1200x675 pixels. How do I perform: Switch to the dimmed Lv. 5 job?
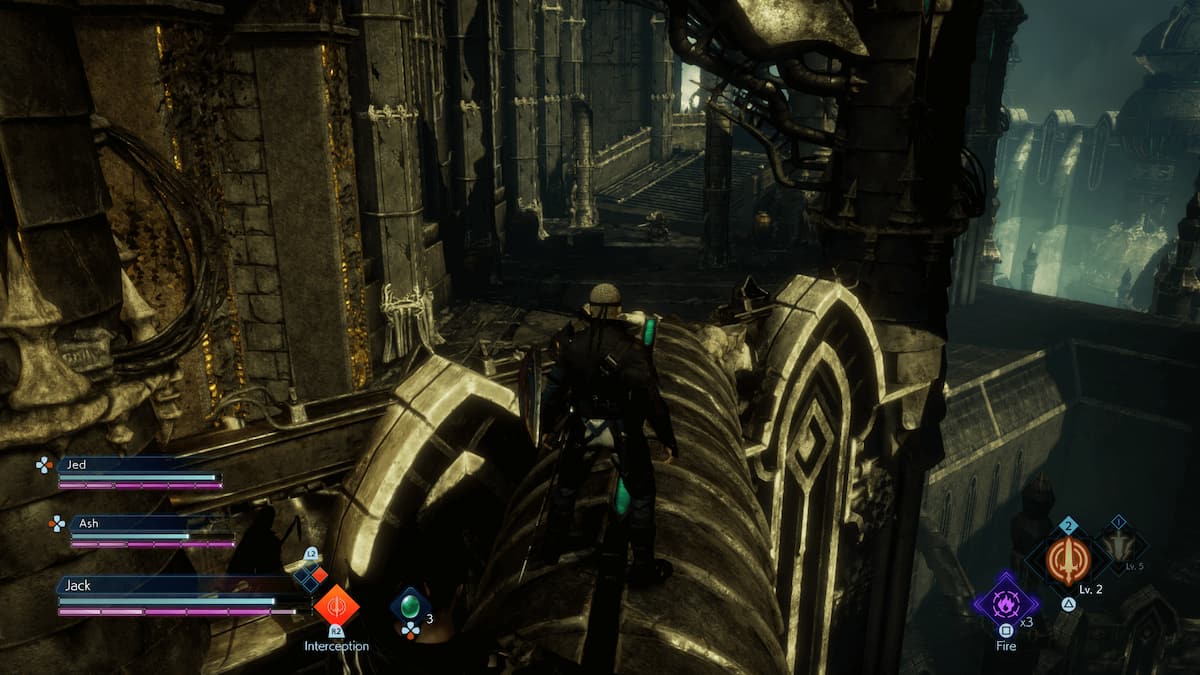coord(1119,547)
